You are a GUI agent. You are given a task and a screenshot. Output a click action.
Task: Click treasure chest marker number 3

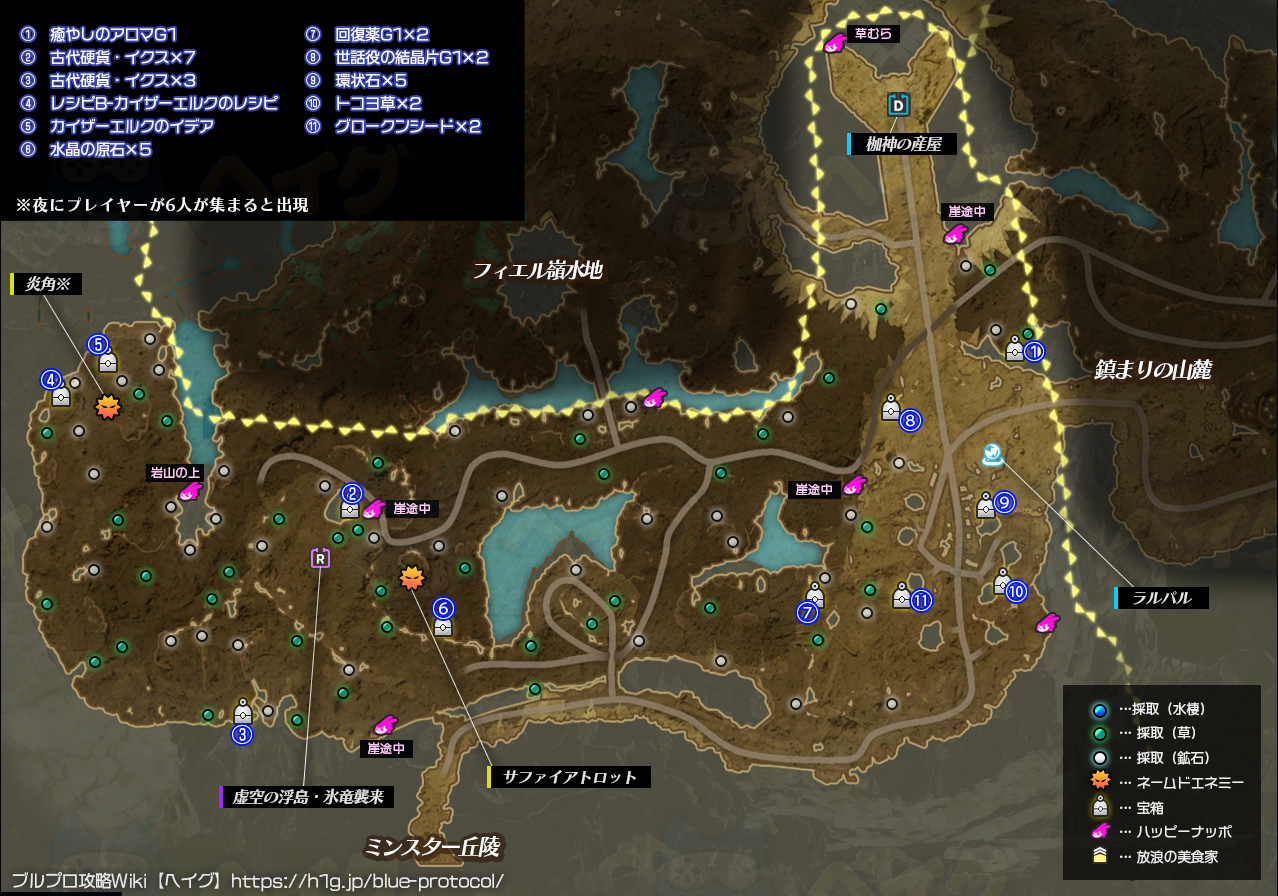pos(242,711)
